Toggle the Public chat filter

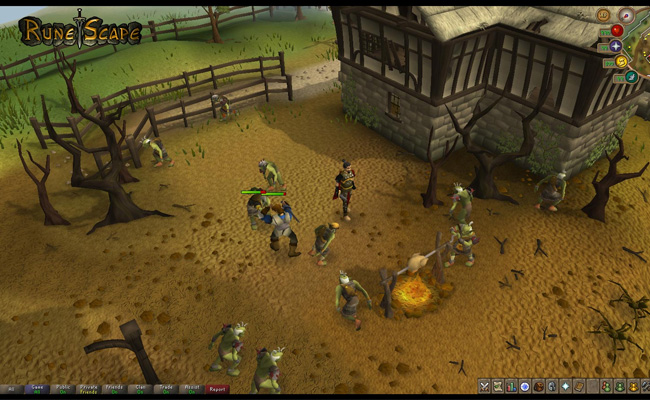(63, 389)
